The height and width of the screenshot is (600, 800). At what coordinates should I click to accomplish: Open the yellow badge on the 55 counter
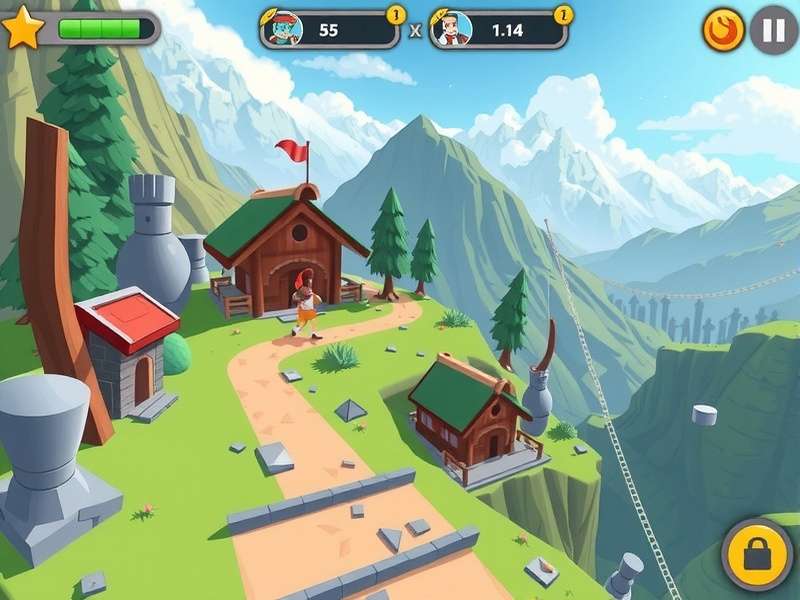pyautogui.click(x=395, y=14)
